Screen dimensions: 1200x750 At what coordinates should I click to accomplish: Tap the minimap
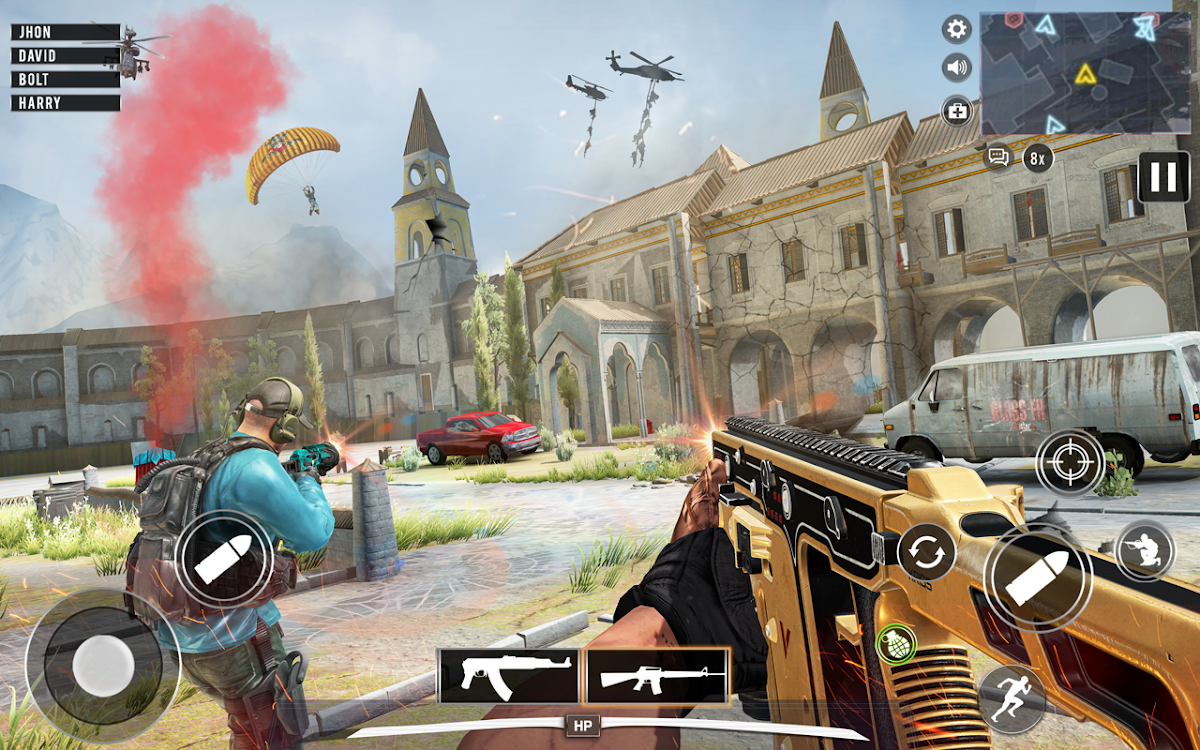(1084, 73)
